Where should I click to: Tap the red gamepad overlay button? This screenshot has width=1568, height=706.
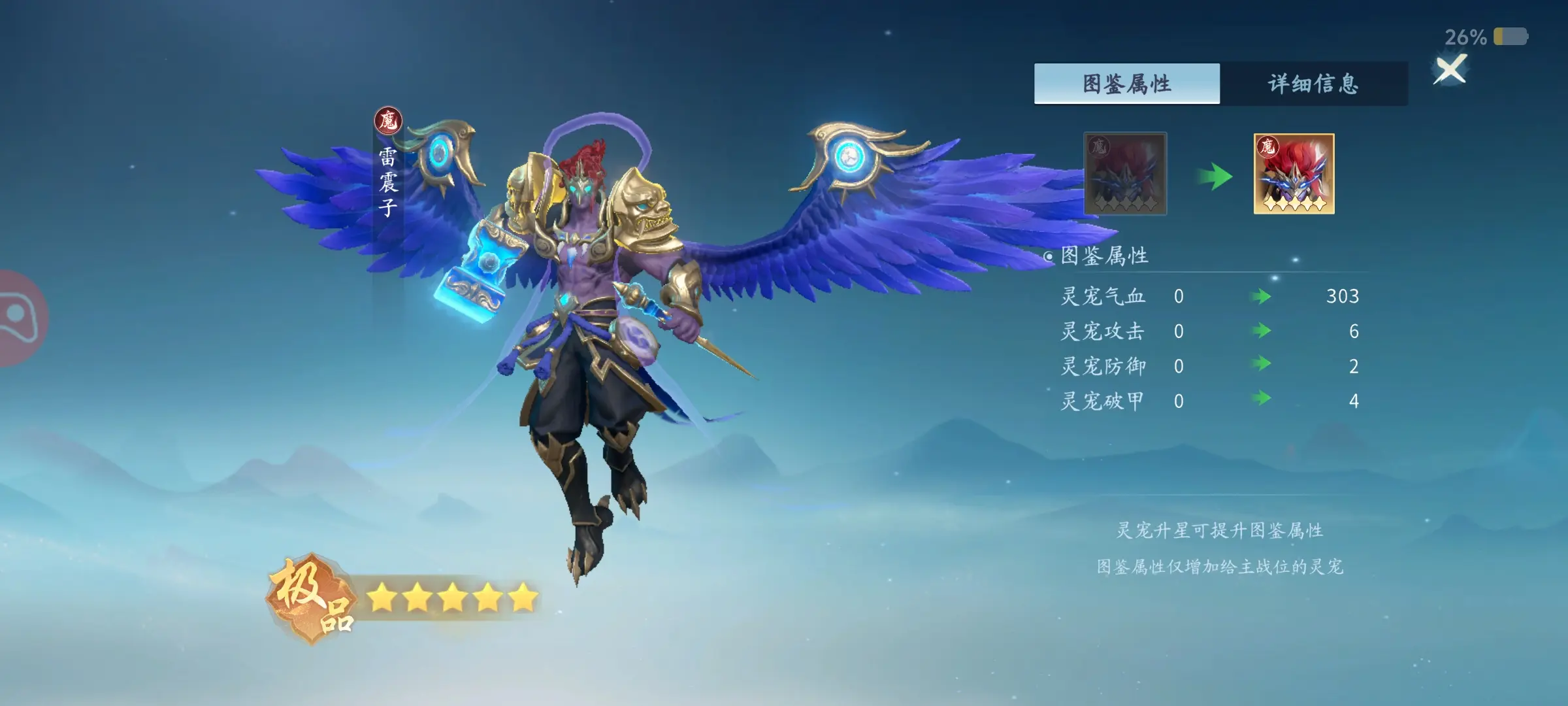click(x=18, y=318)
